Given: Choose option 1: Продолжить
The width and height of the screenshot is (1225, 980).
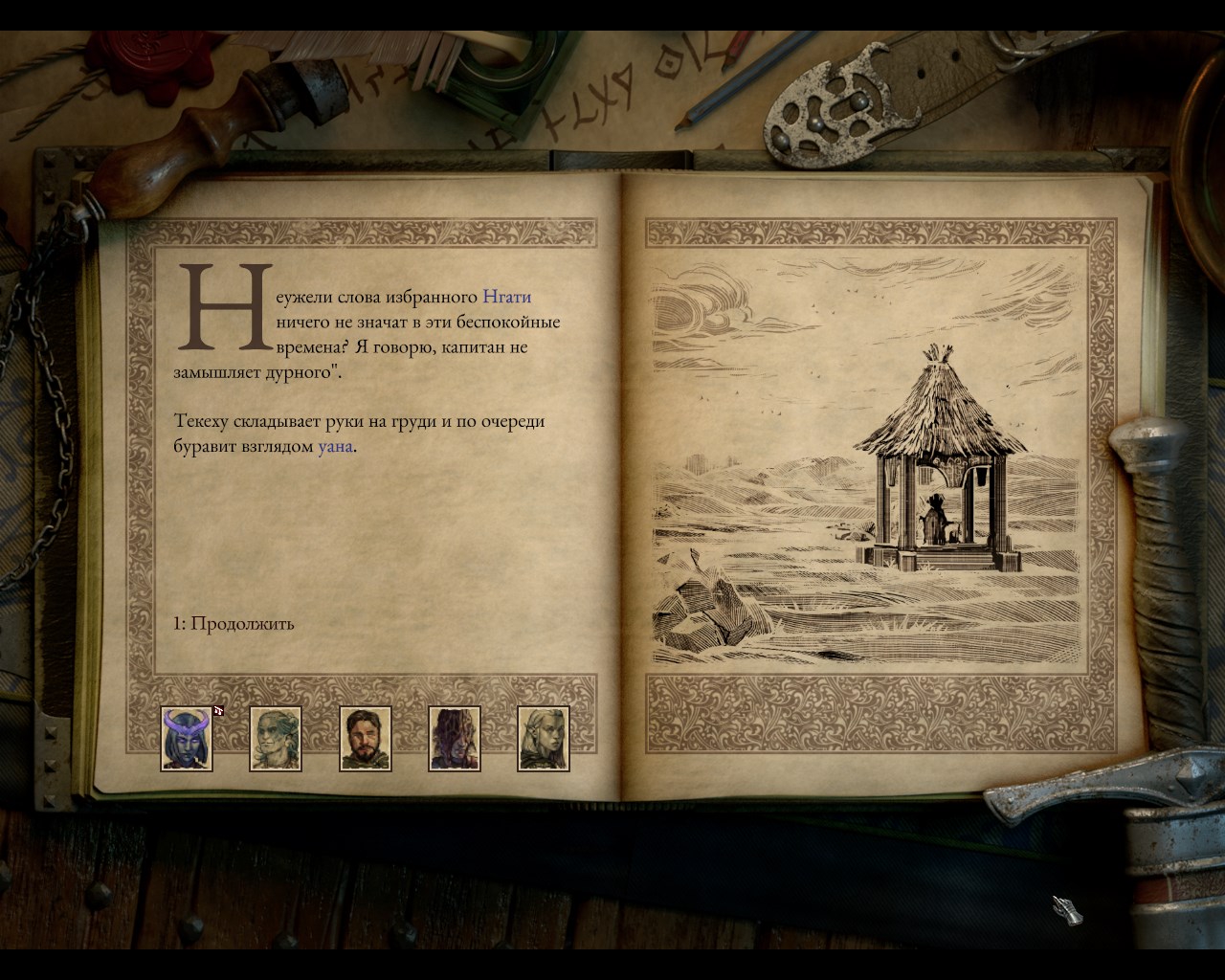Looking at the screenshot, I should coord(234,624).
